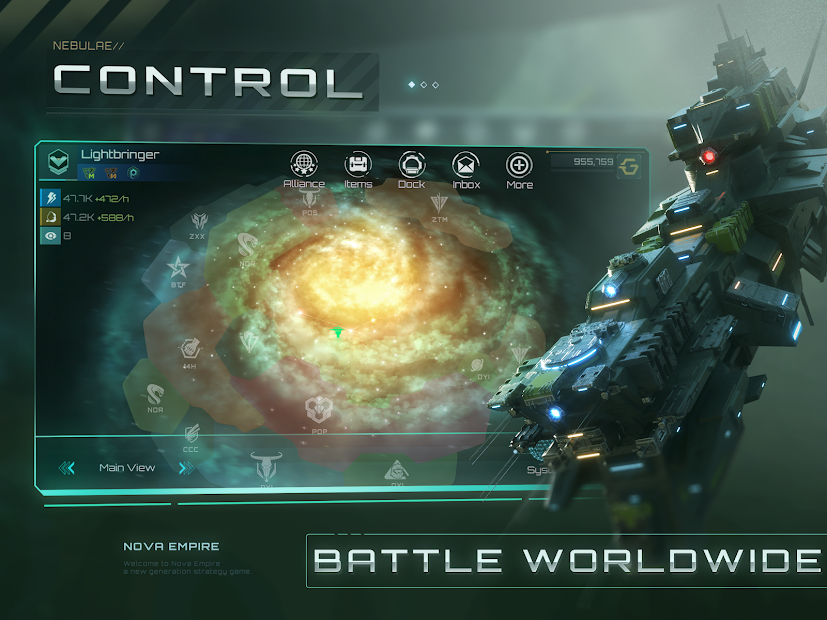
Task: Open the Items inventory
Action: click(x=358, y=166)
